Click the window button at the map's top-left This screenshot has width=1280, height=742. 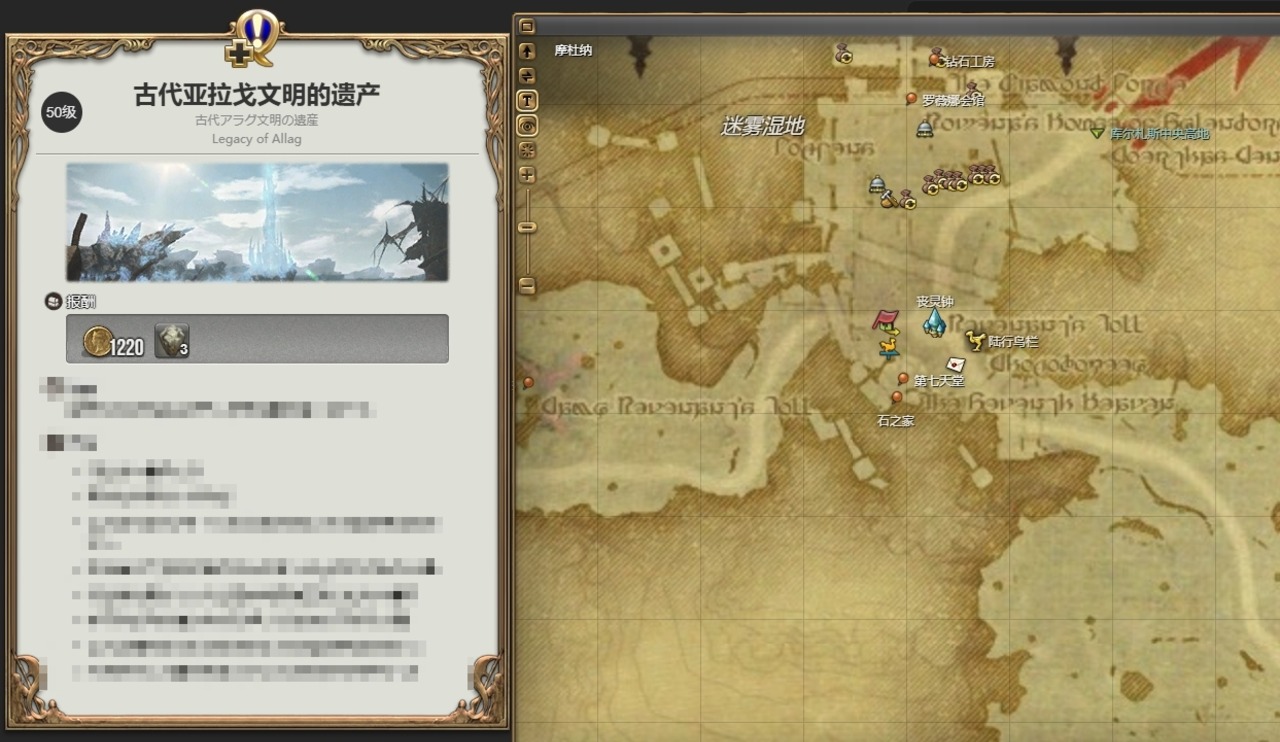click(x=527, y=26)
